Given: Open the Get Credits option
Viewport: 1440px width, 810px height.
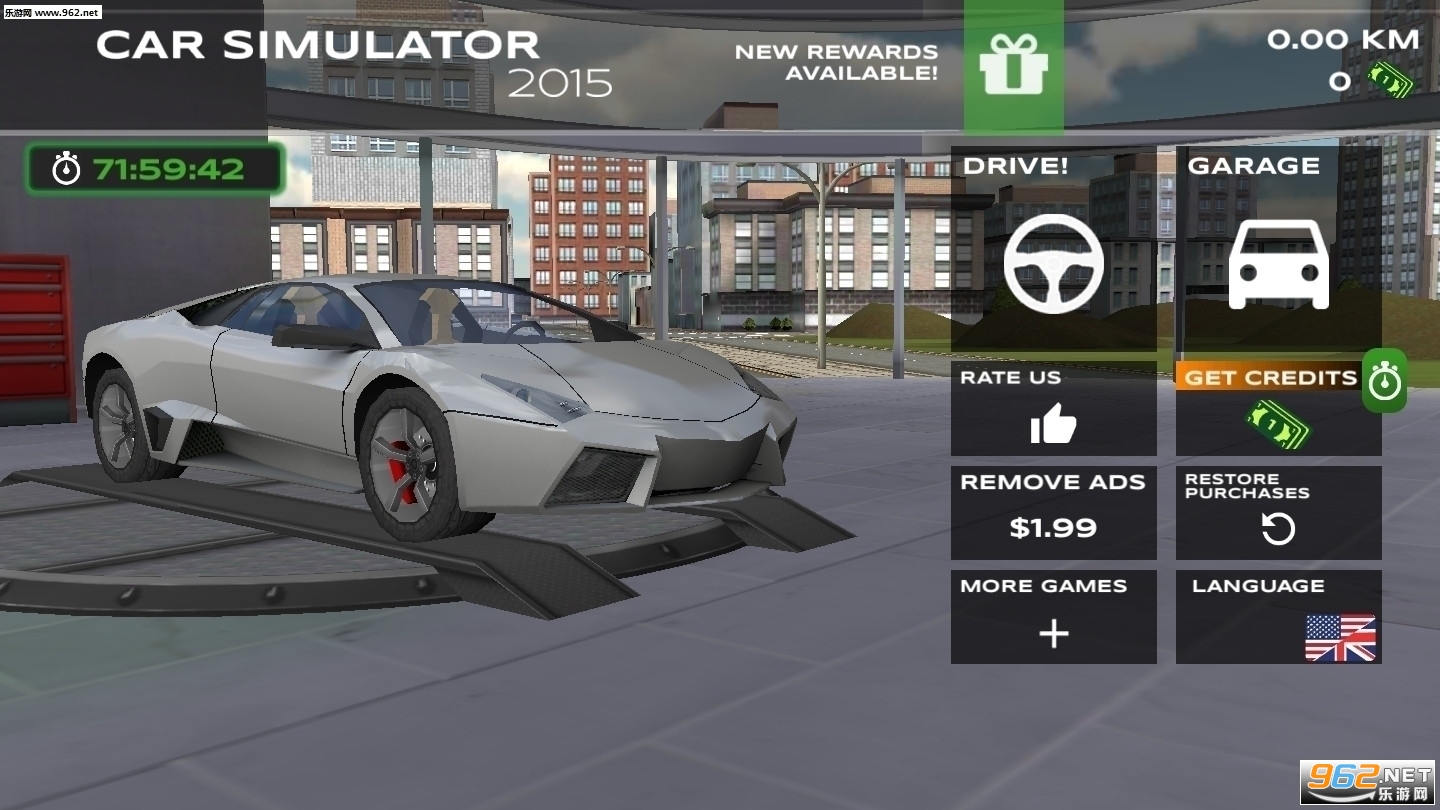Looking at the screenshot, I should point(1278,409).
